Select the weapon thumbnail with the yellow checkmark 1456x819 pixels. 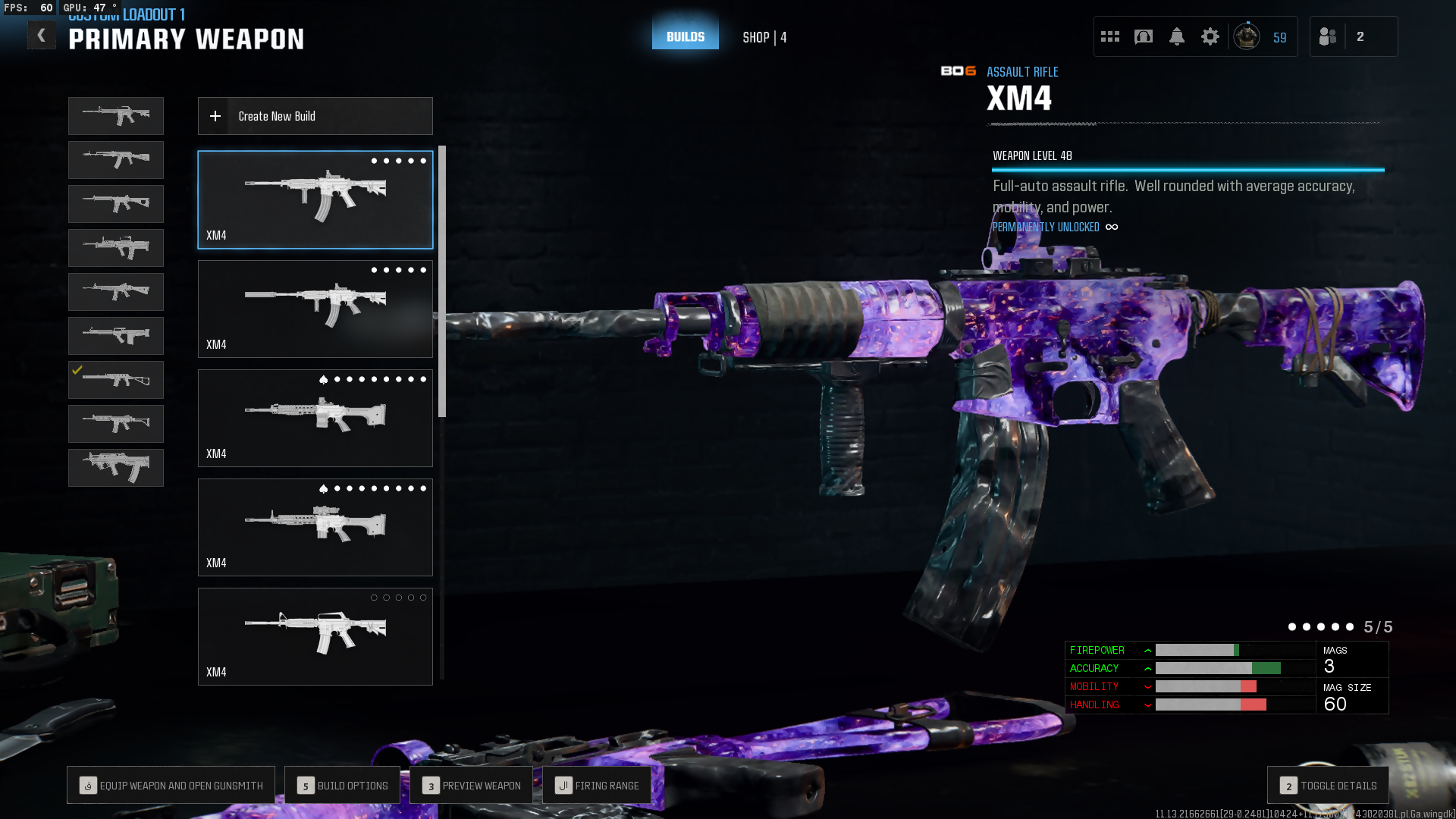click(116, 380)
